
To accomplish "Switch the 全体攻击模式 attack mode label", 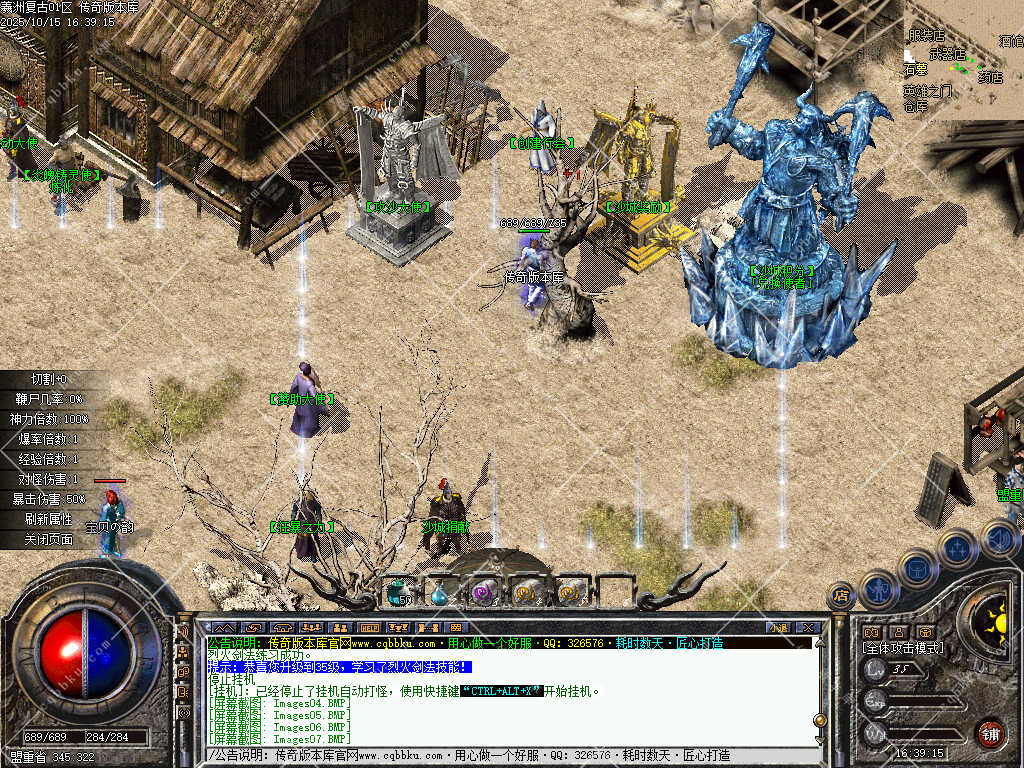I will click(903, 648).
